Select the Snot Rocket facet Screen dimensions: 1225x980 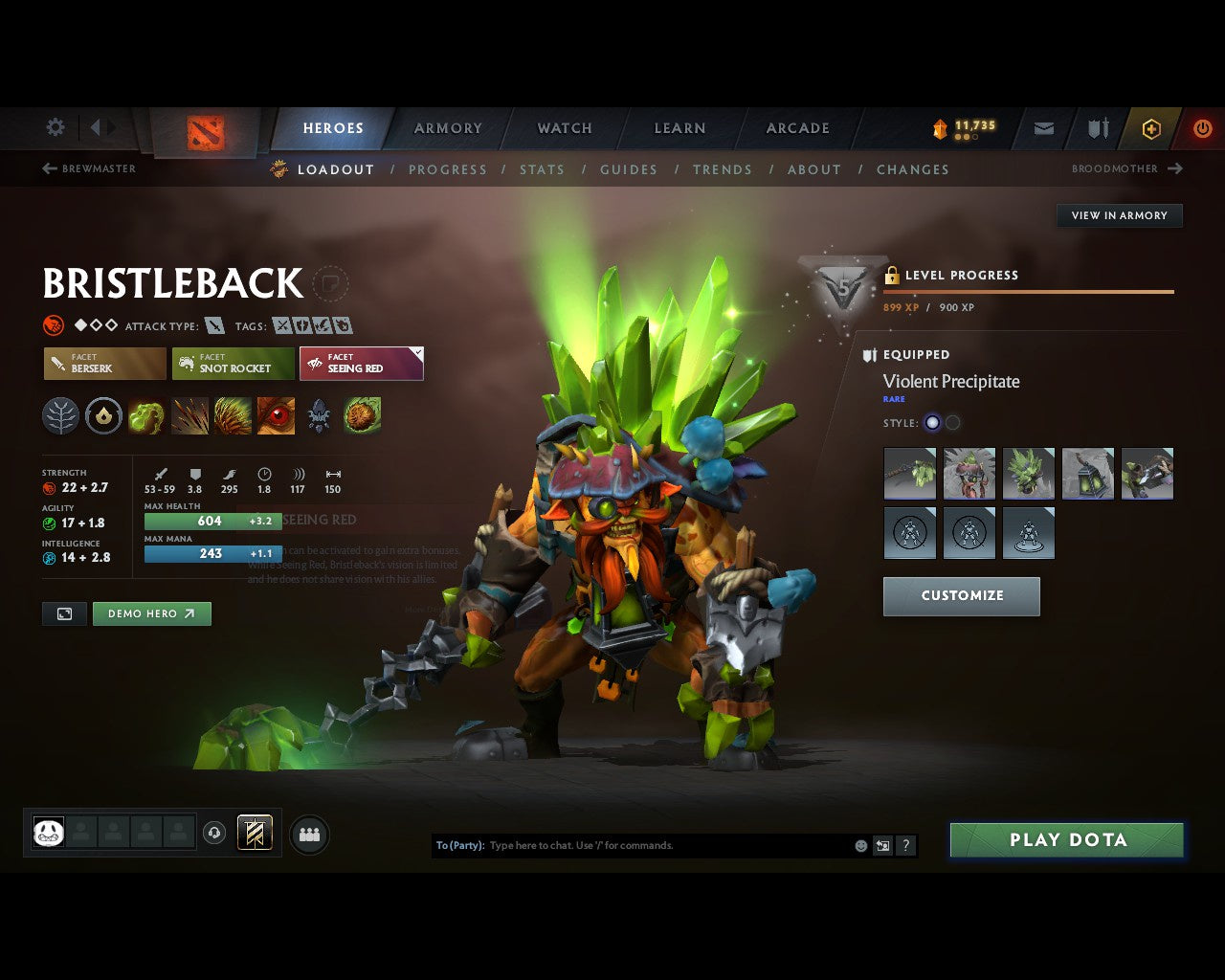pos(233,364)
